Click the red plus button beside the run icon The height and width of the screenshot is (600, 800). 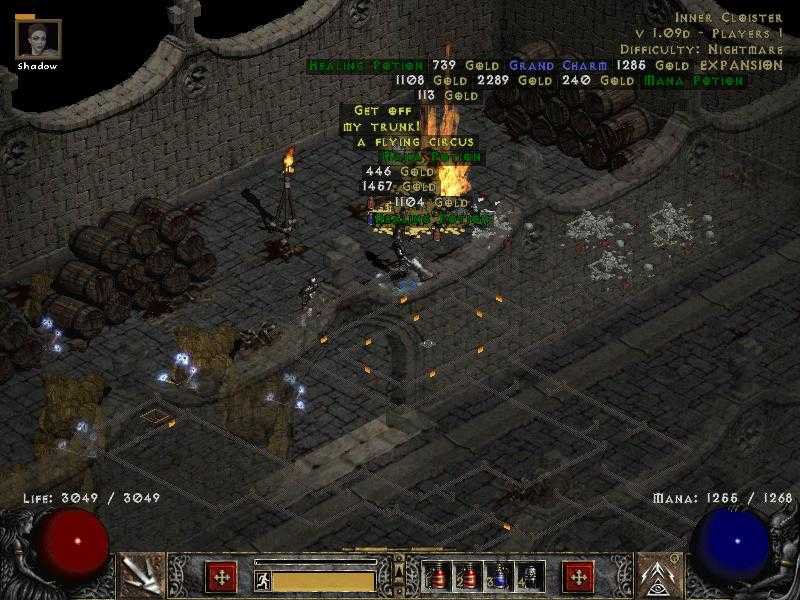221,576
